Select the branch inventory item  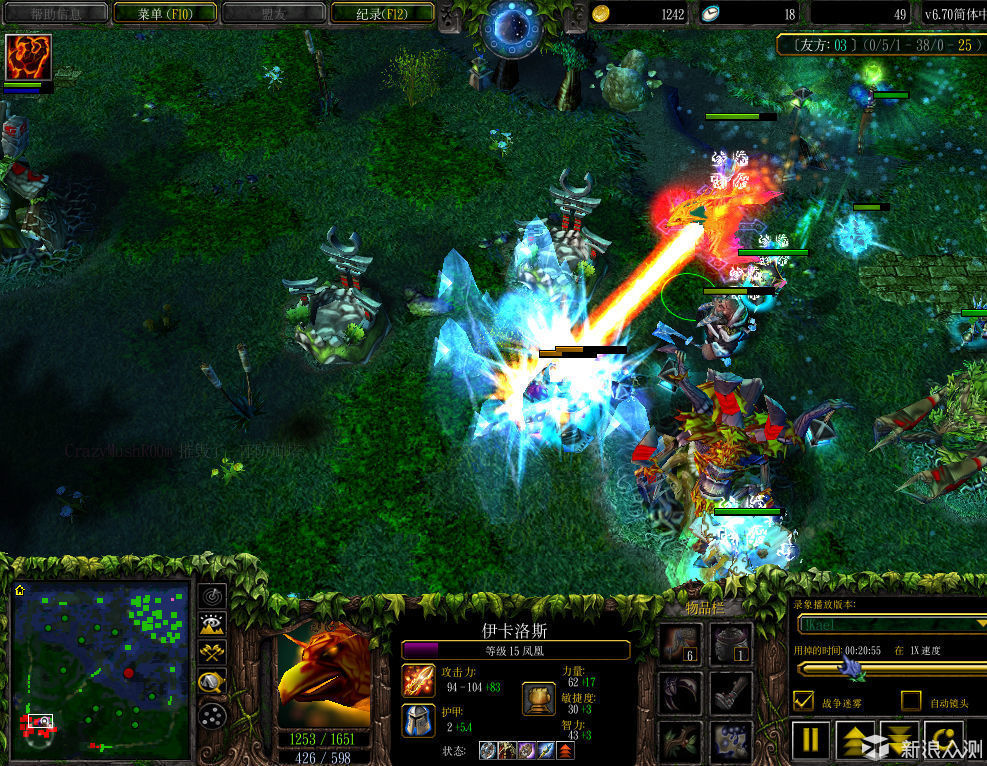point(679,741)
